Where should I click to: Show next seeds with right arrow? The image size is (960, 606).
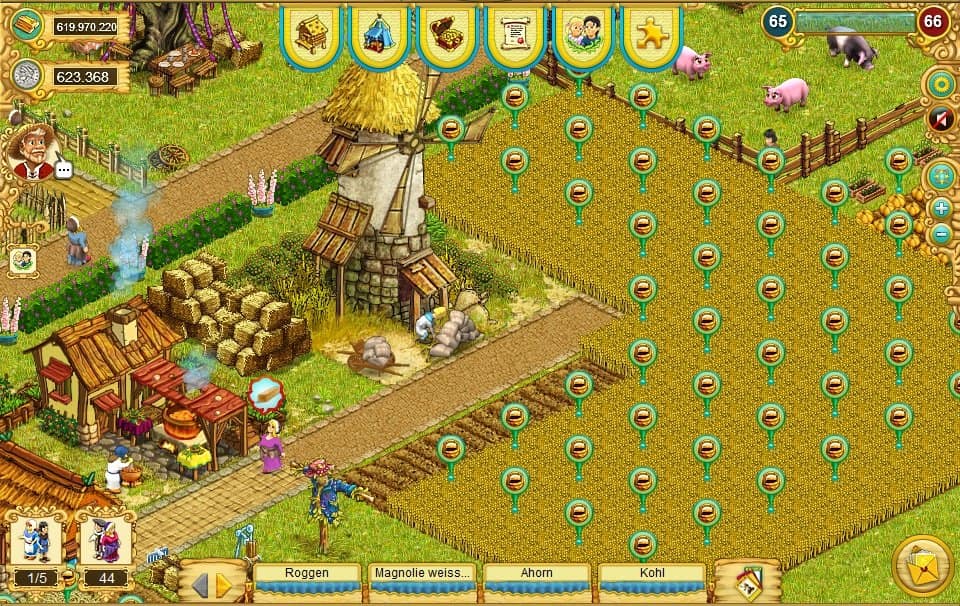[224, 584]
